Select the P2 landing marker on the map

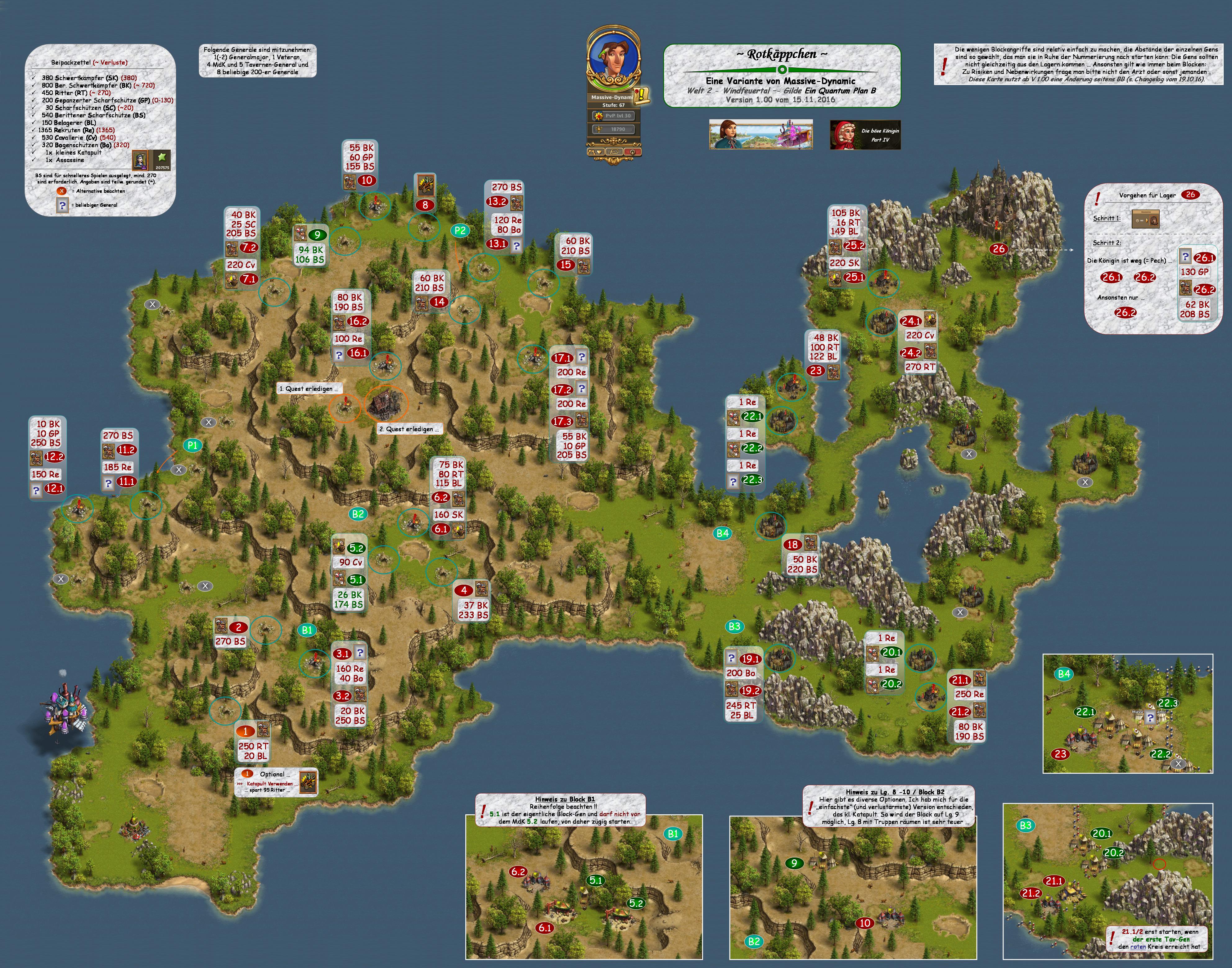tap(460, 231)
